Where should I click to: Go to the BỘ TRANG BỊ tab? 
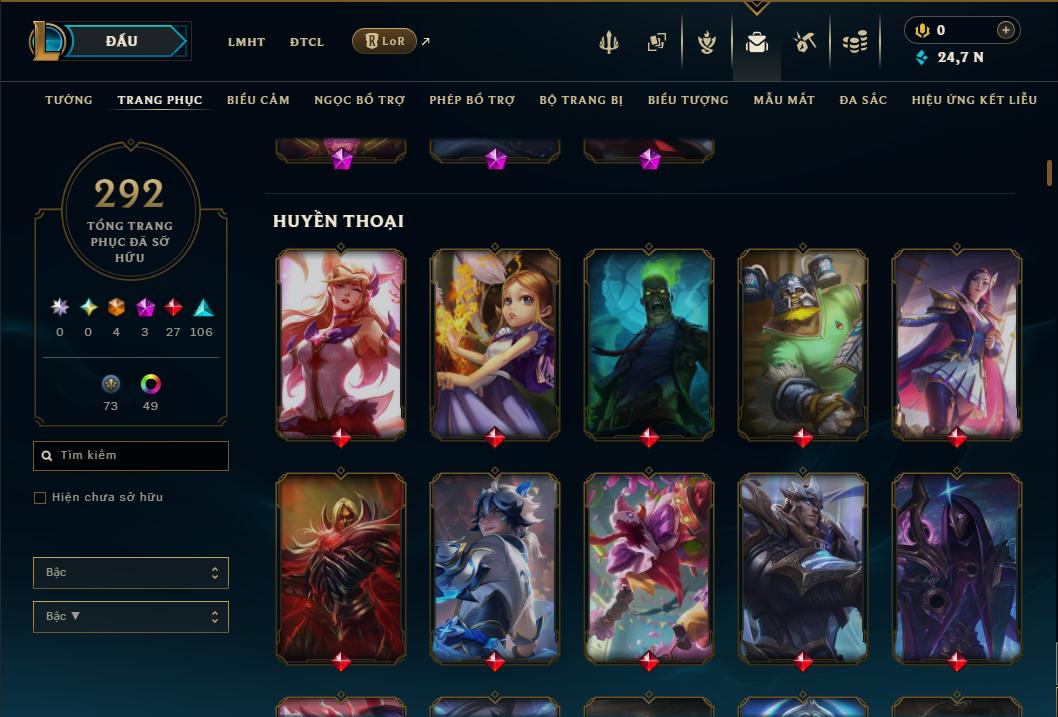(580, 100)
